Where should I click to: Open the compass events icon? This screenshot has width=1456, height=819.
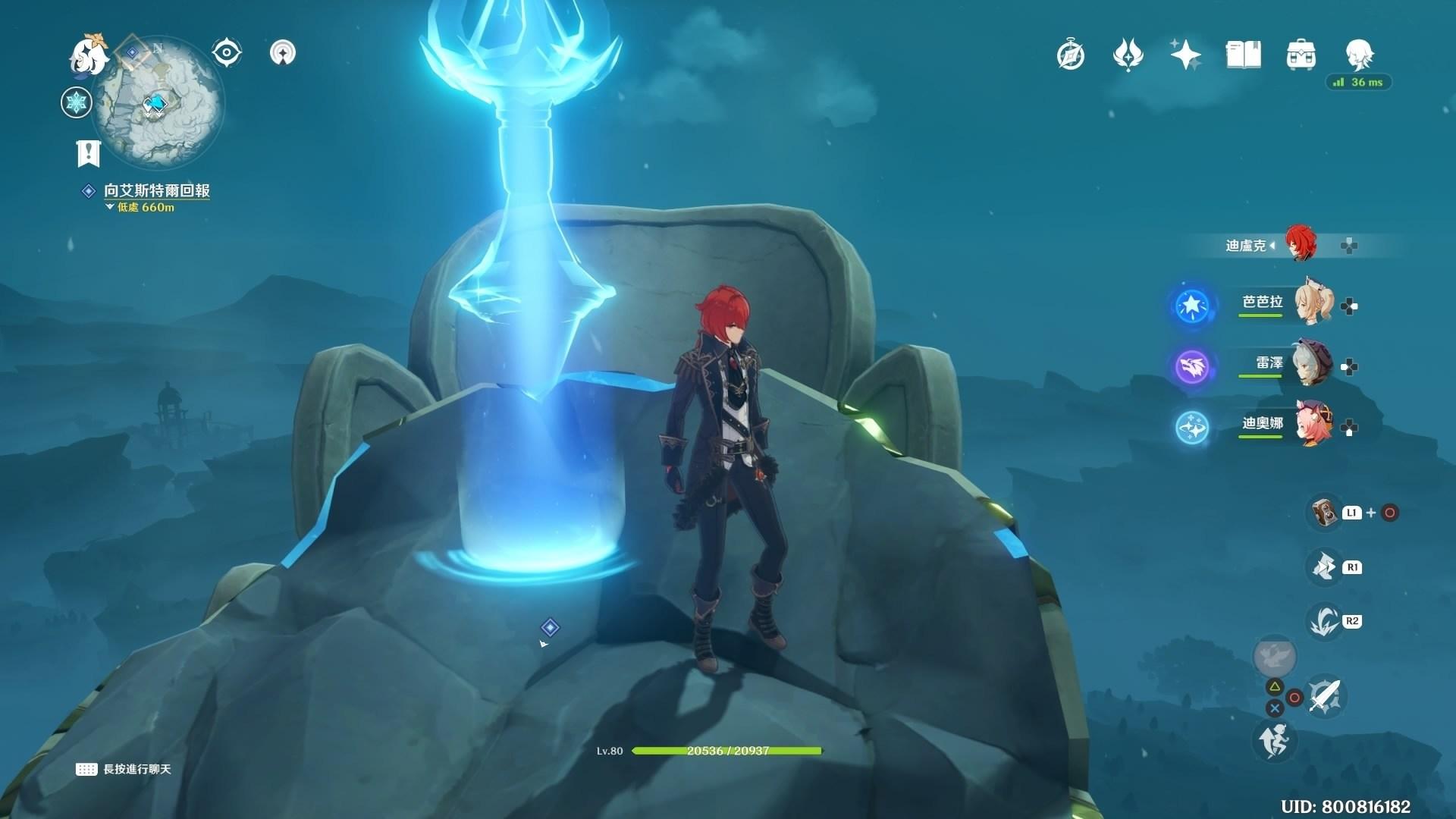click(x=1071, y=55)
